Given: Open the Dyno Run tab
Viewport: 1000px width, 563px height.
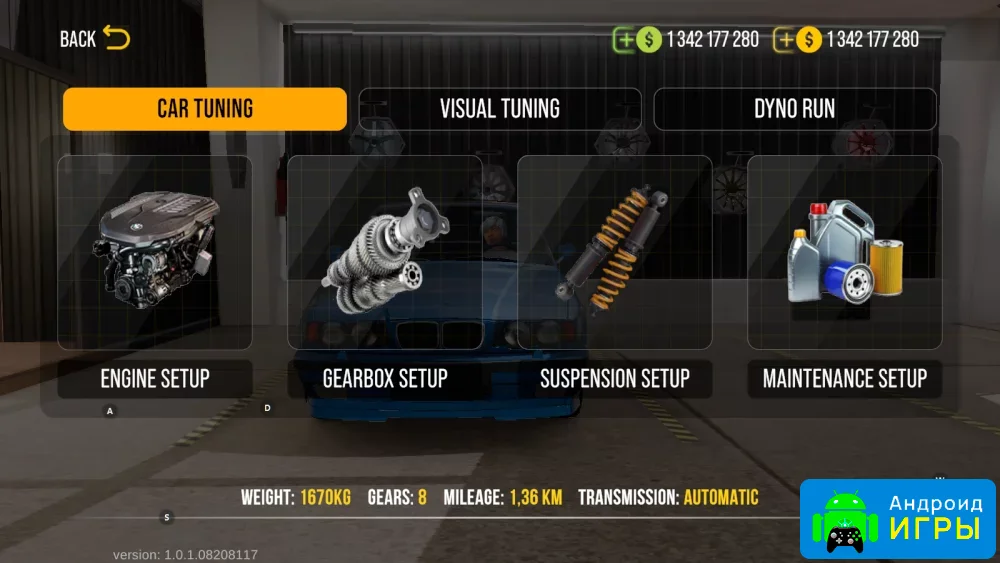Looking at the screenshot, I should point(795,109).
